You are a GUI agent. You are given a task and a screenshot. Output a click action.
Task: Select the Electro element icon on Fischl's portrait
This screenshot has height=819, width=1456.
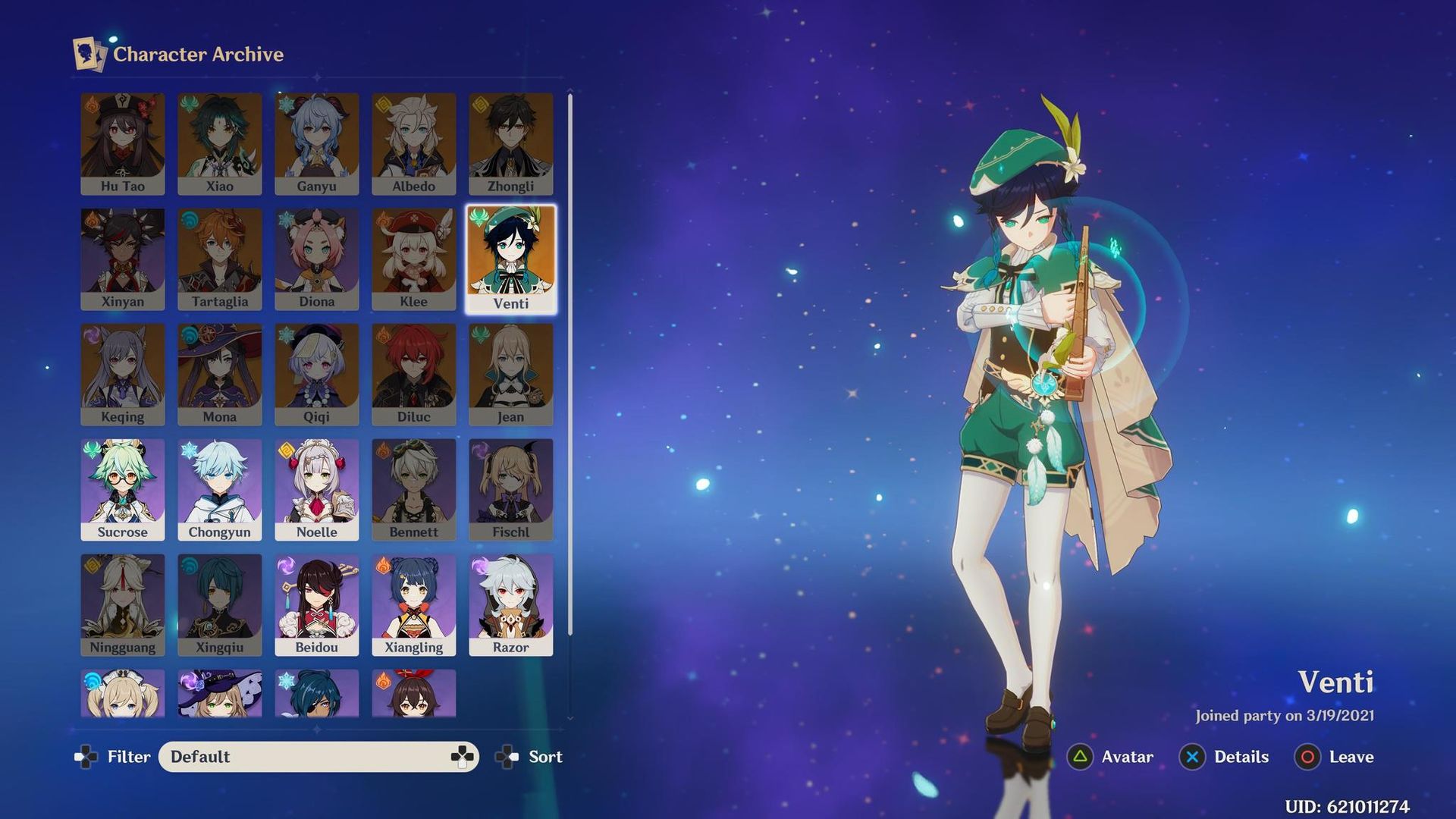[479, 451]
